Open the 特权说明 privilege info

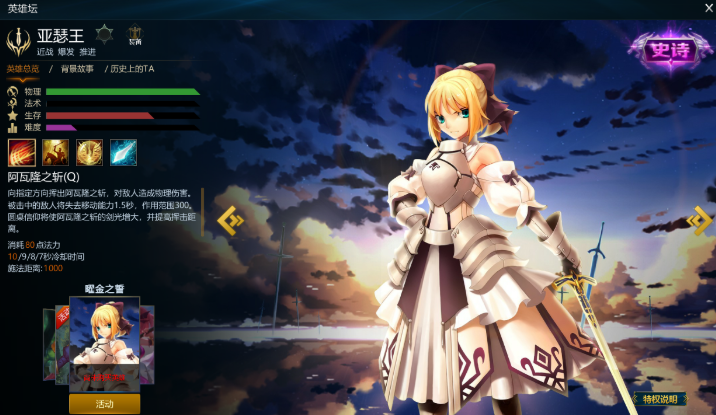(663, 399)
